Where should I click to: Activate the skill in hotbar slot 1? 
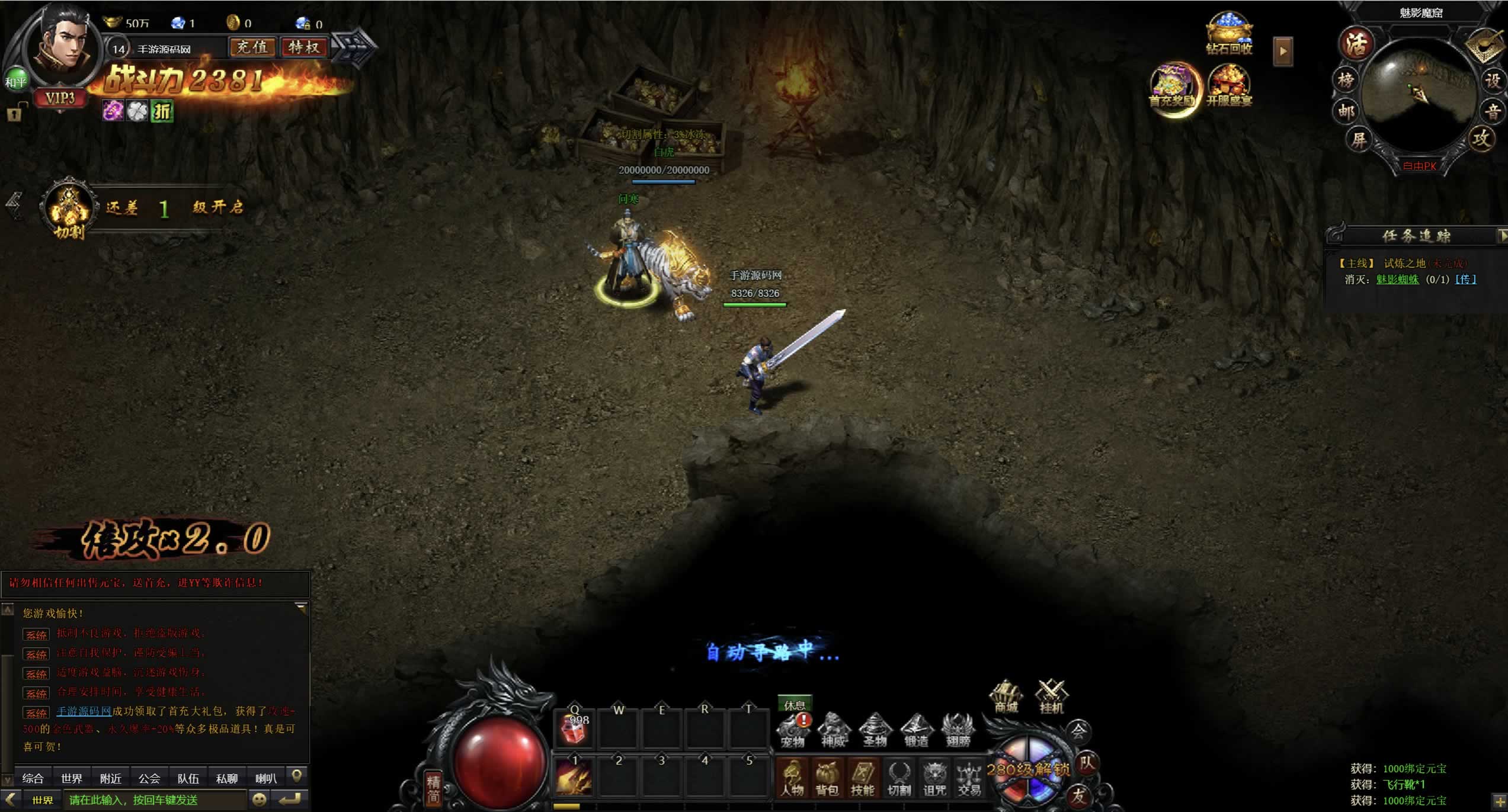574,776
